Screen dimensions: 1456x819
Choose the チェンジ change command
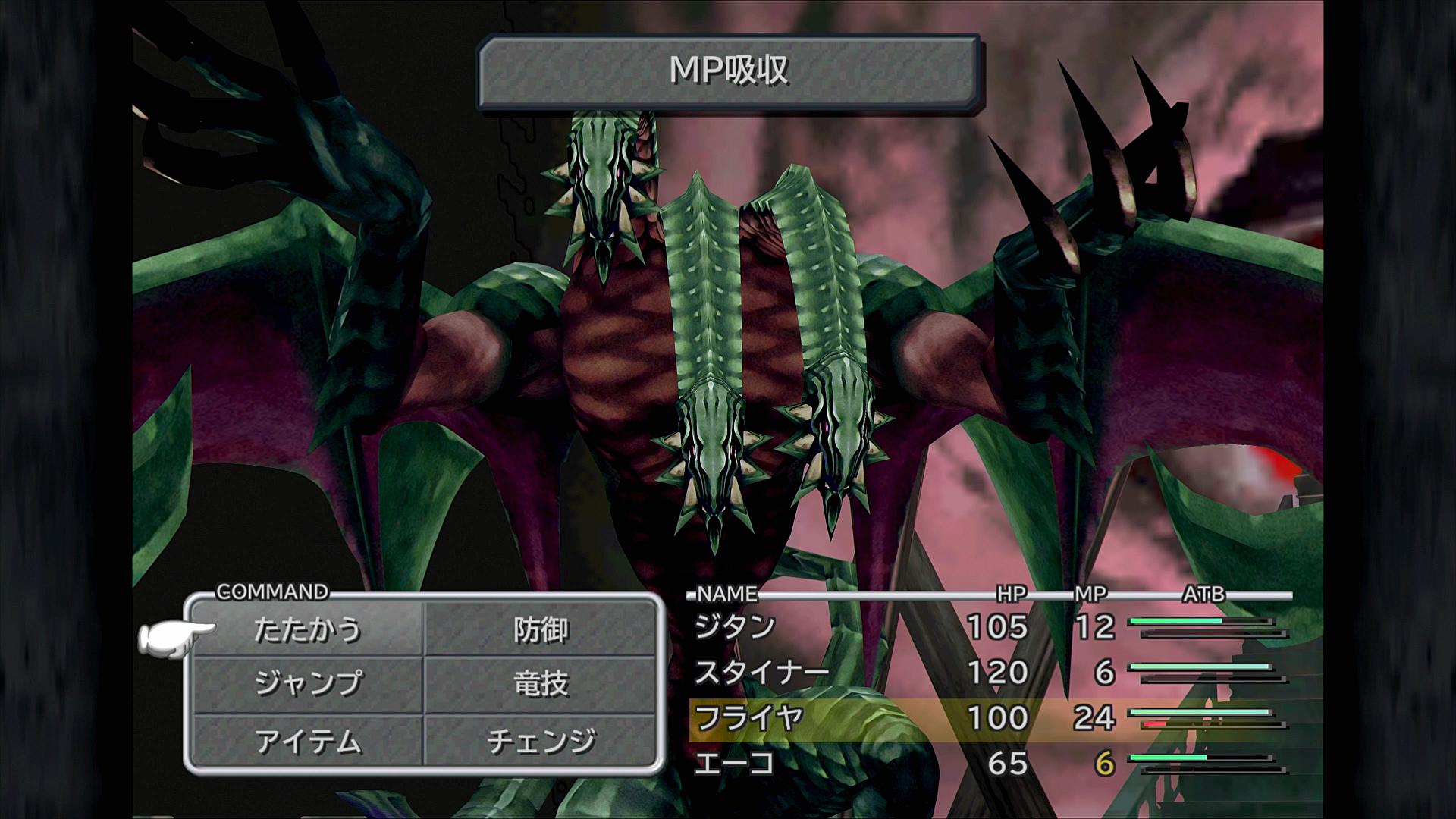[x=541, y=741]
